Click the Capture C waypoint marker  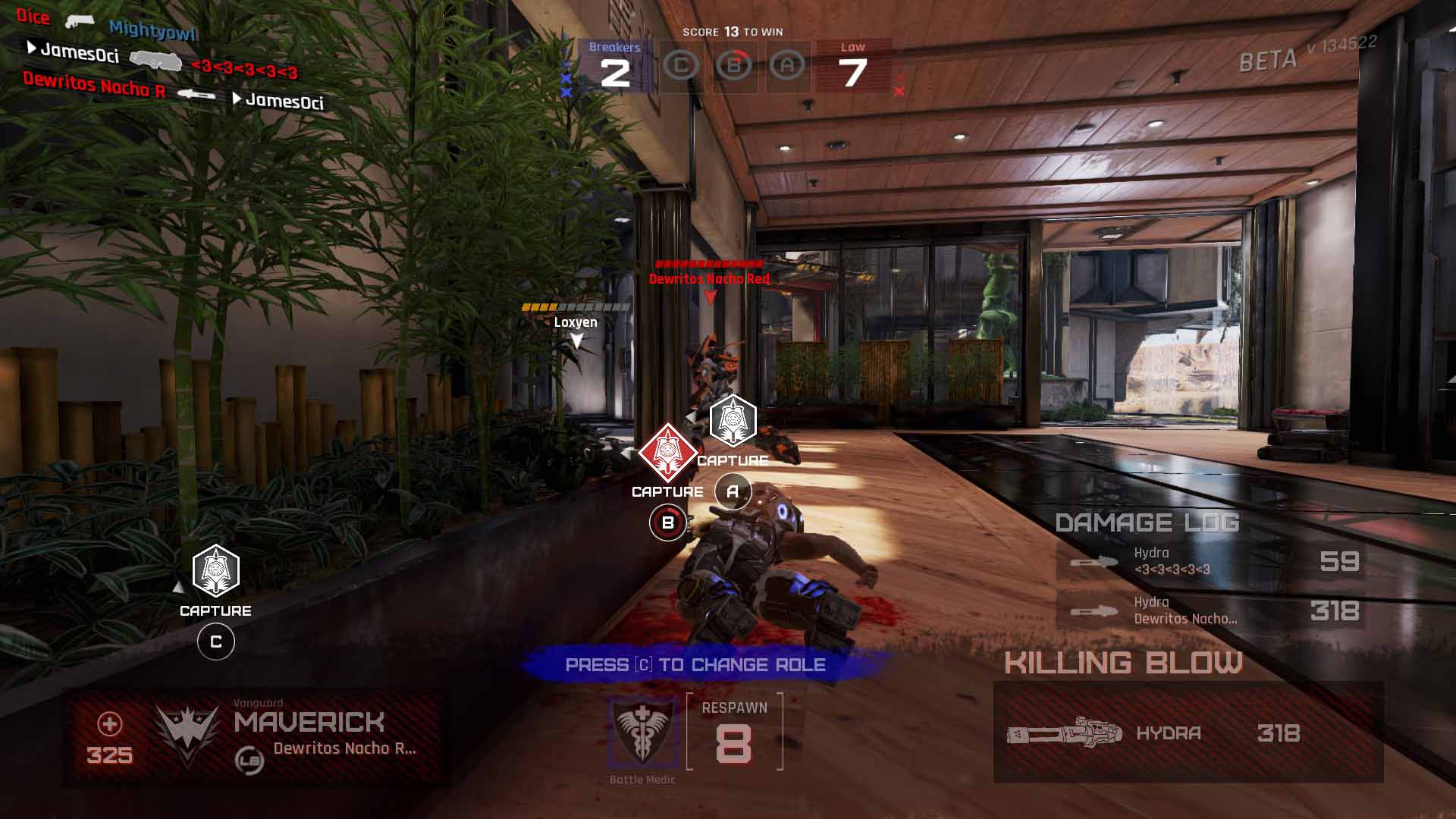(216, 572)
